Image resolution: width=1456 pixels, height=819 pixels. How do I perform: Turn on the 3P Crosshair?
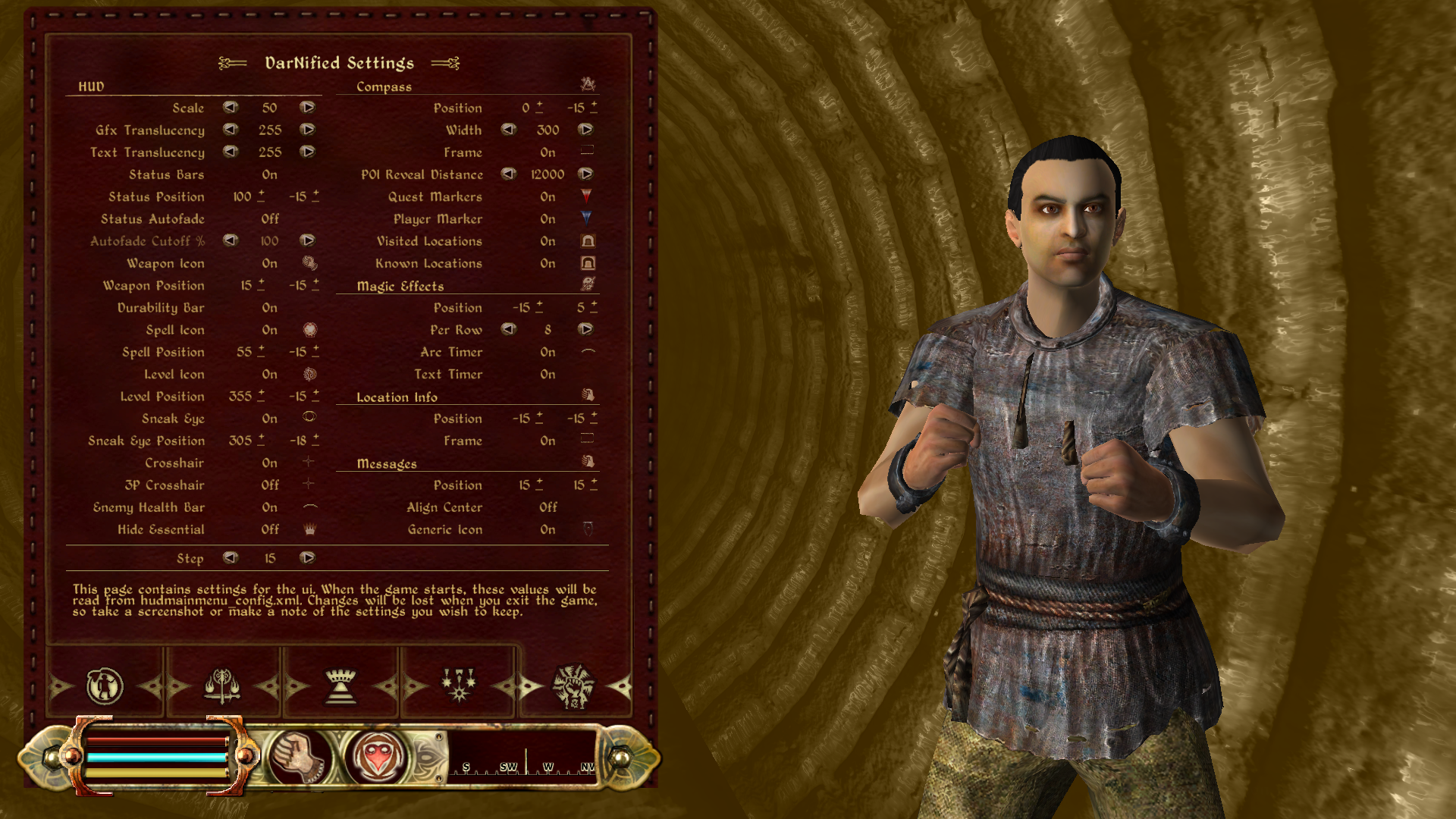270,485
